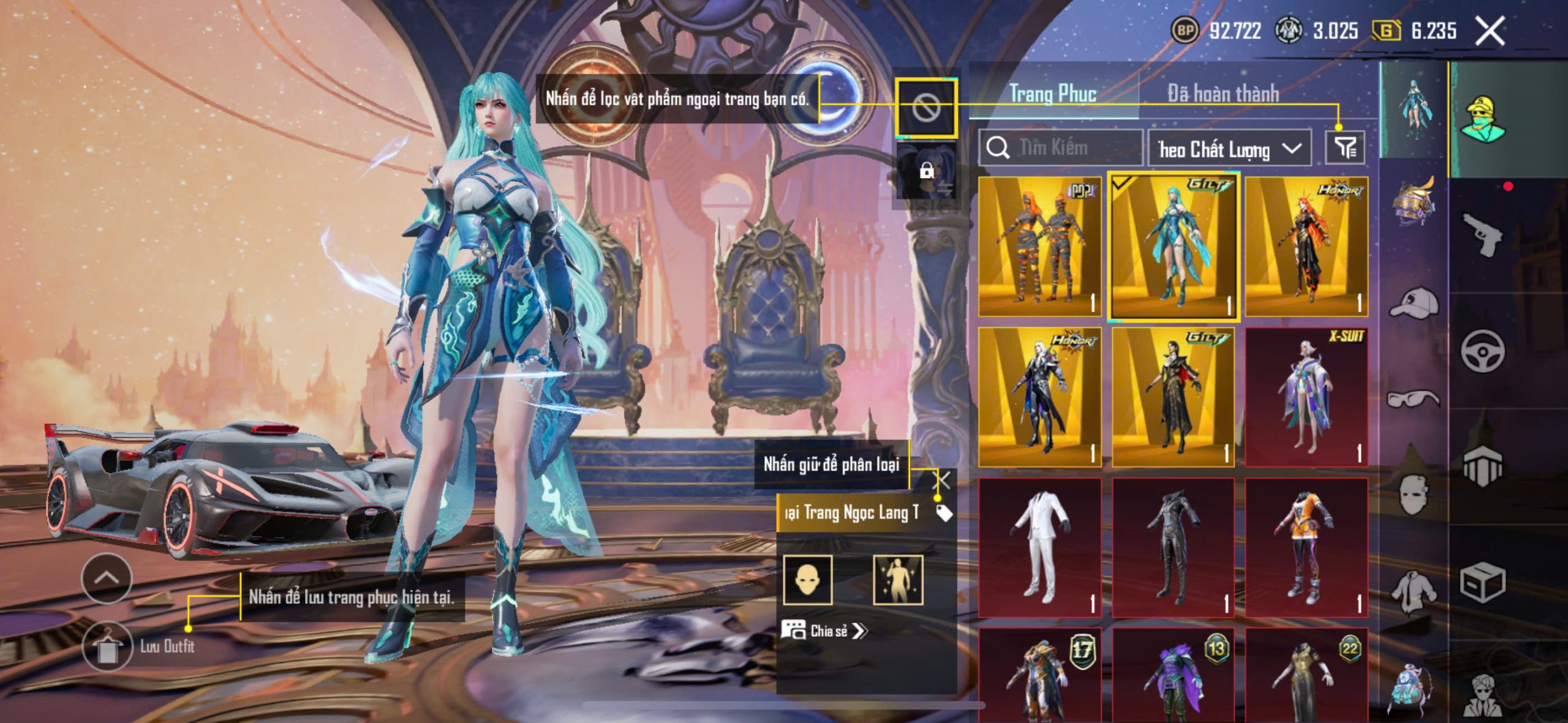Open the steering wheel vehicle category
The width and height of the screenshot is (1568, 723).
point(1482,351)
